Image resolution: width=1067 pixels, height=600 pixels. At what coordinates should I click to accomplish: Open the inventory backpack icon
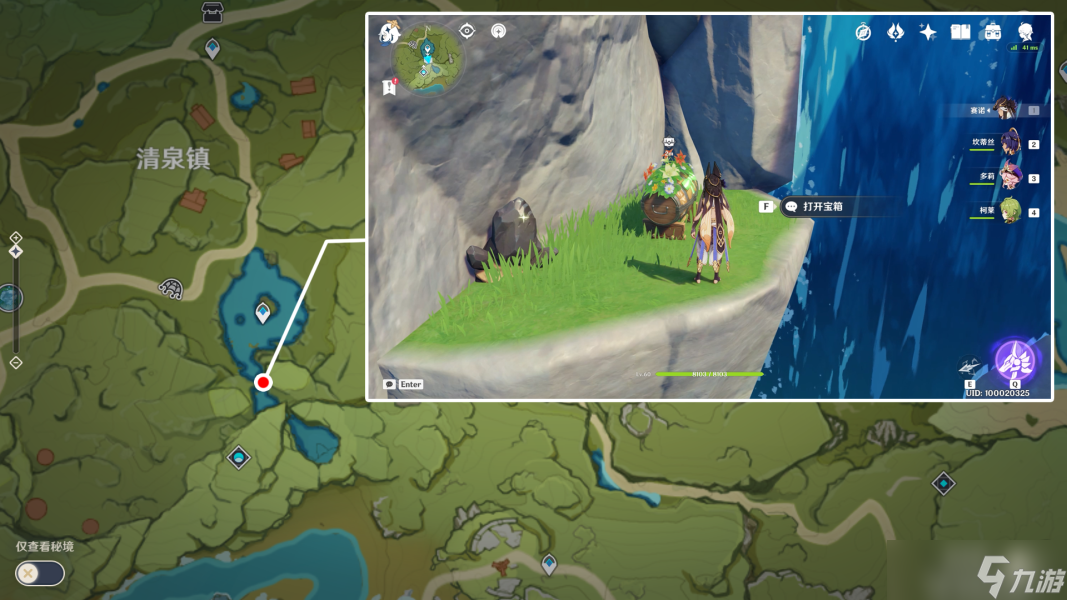click(x=992, y=32)
